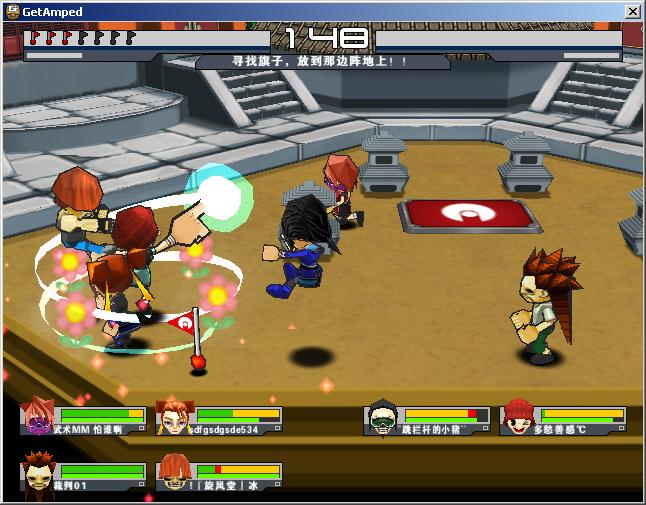Pick the 武术MM player portrait

[x=37, y=418]
